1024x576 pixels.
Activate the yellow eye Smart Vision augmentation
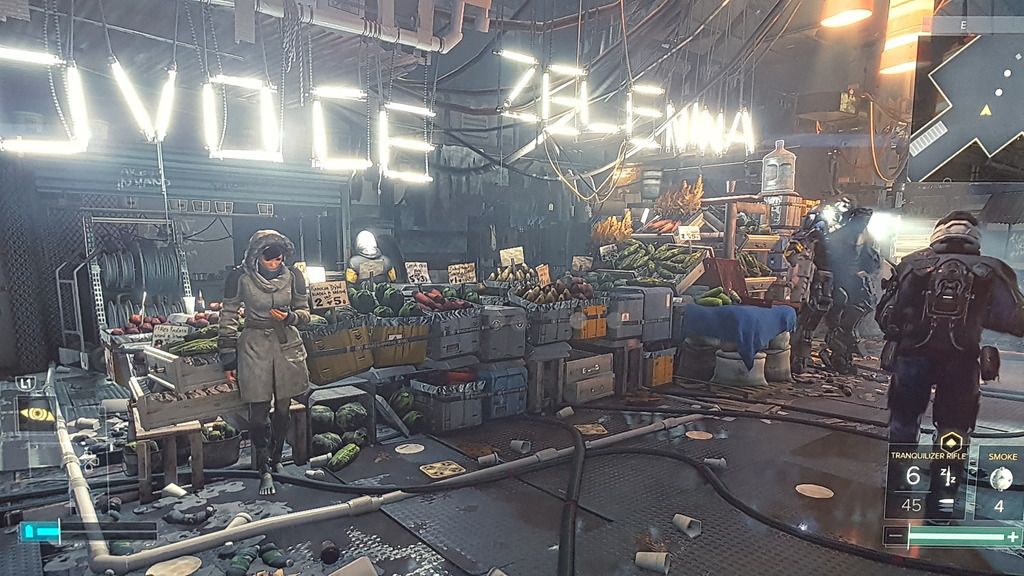38,414
